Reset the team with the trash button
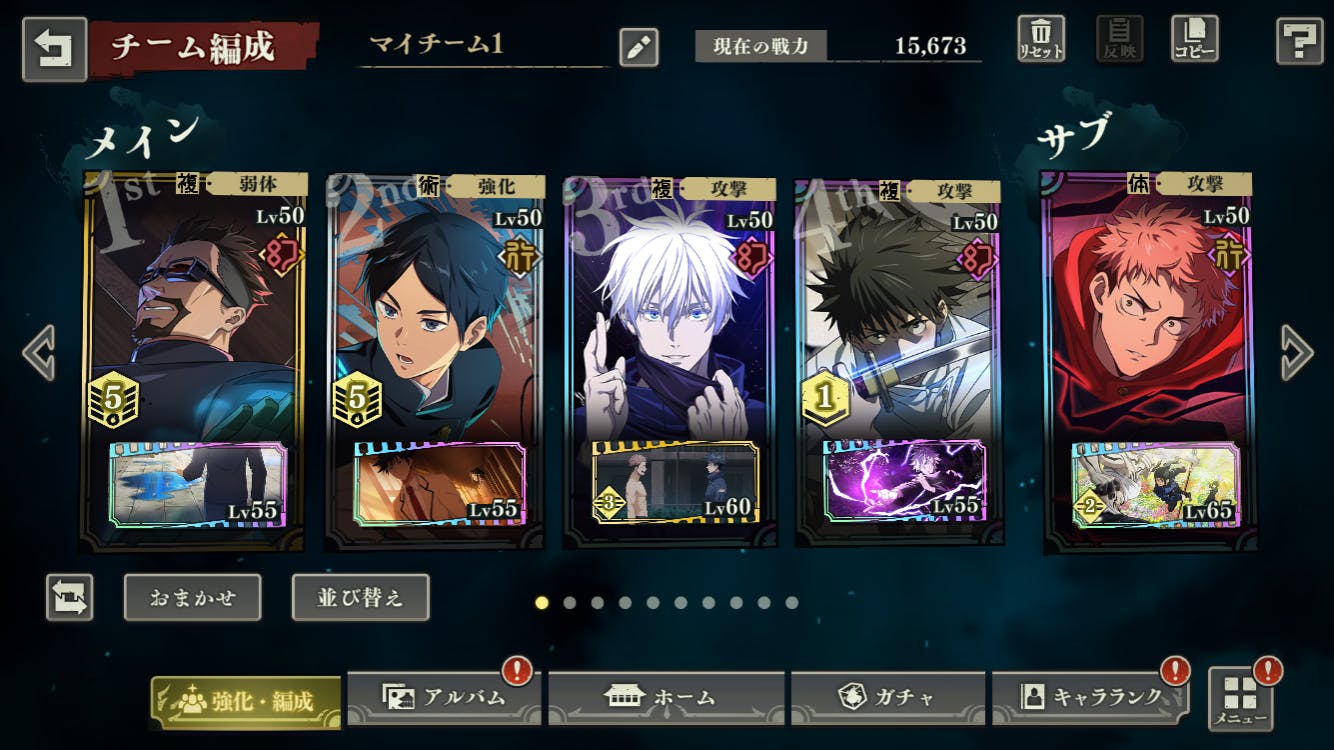The width and height of the screenshot is (1334, 750). (x=1041, y=40)
